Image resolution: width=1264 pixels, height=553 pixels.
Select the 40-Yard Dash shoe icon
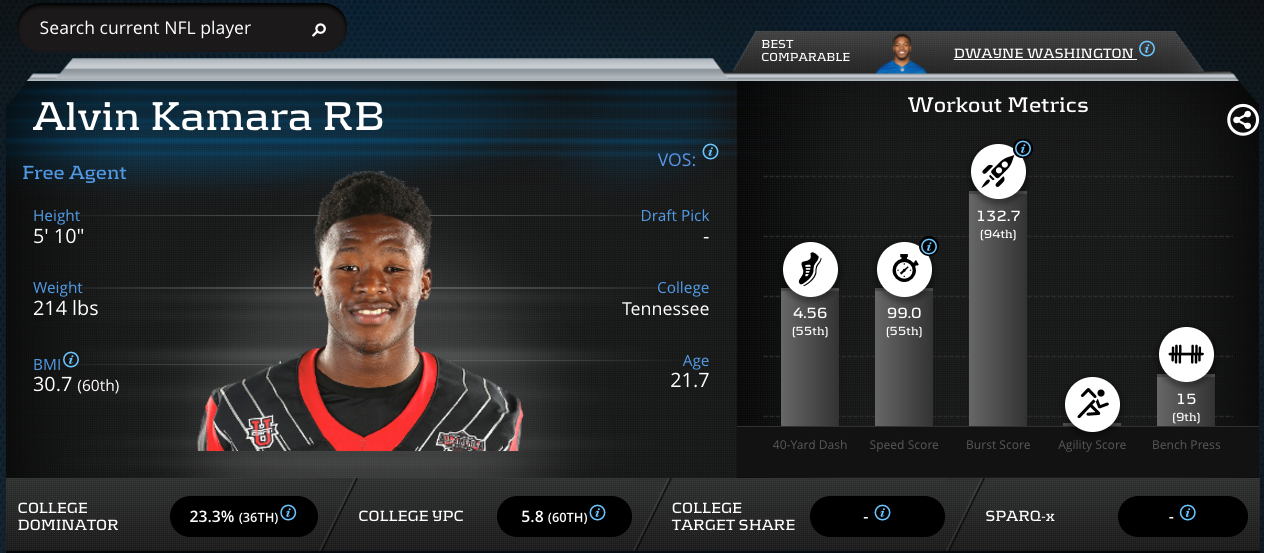[x=810, y=270]
